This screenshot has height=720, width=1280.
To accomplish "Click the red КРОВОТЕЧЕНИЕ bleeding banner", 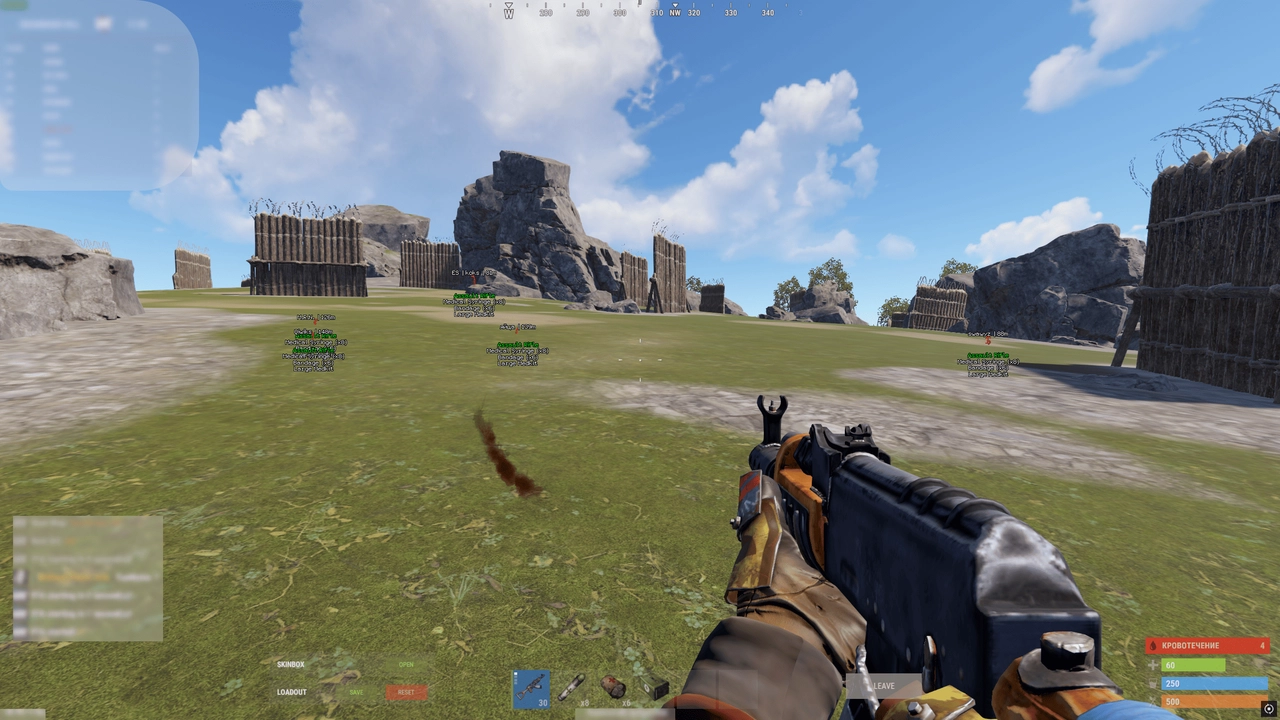I will 1207,646.
